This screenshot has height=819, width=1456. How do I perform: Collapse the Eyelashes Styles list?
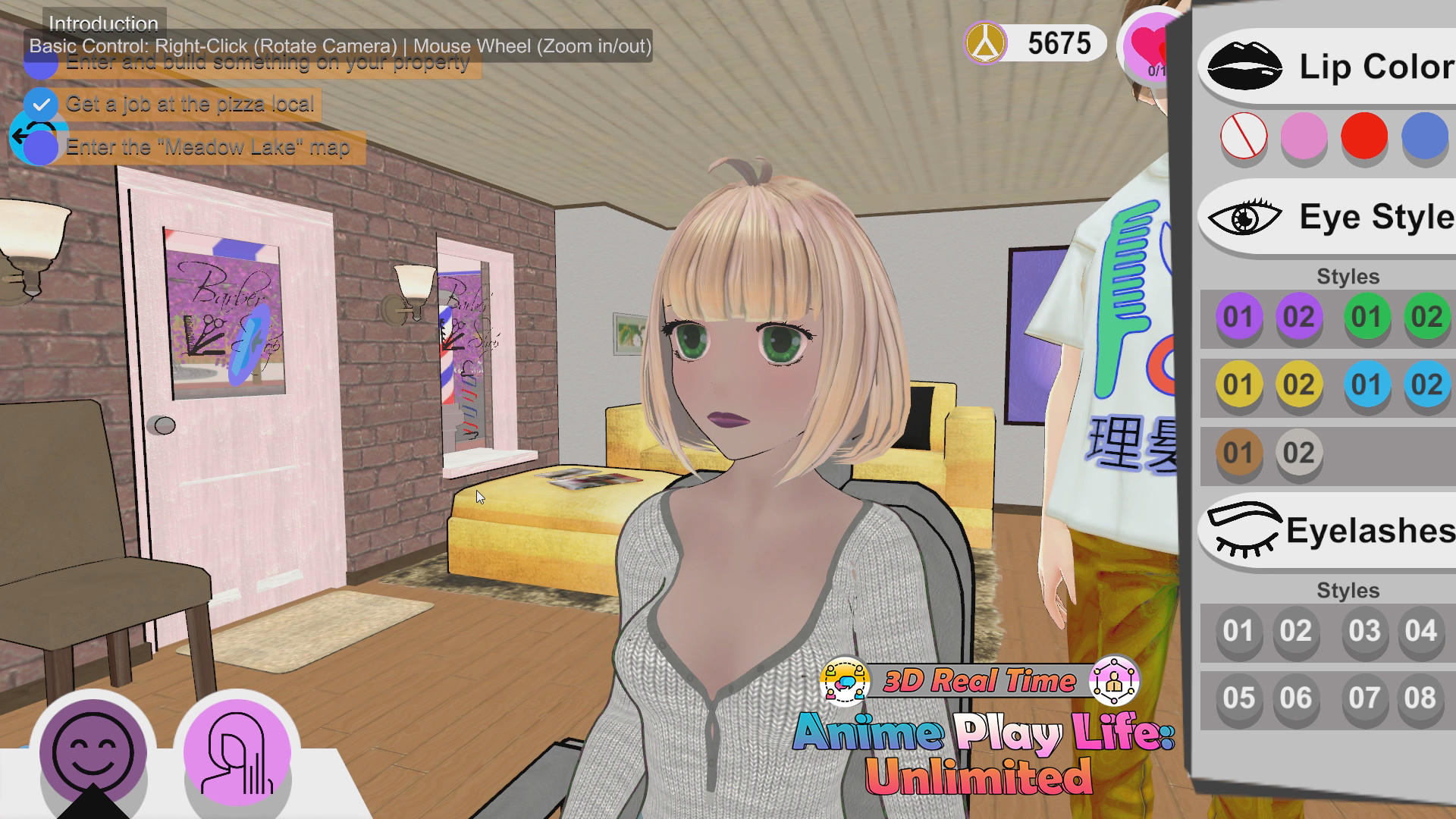pyautogui.click(x=1350, y=591)
